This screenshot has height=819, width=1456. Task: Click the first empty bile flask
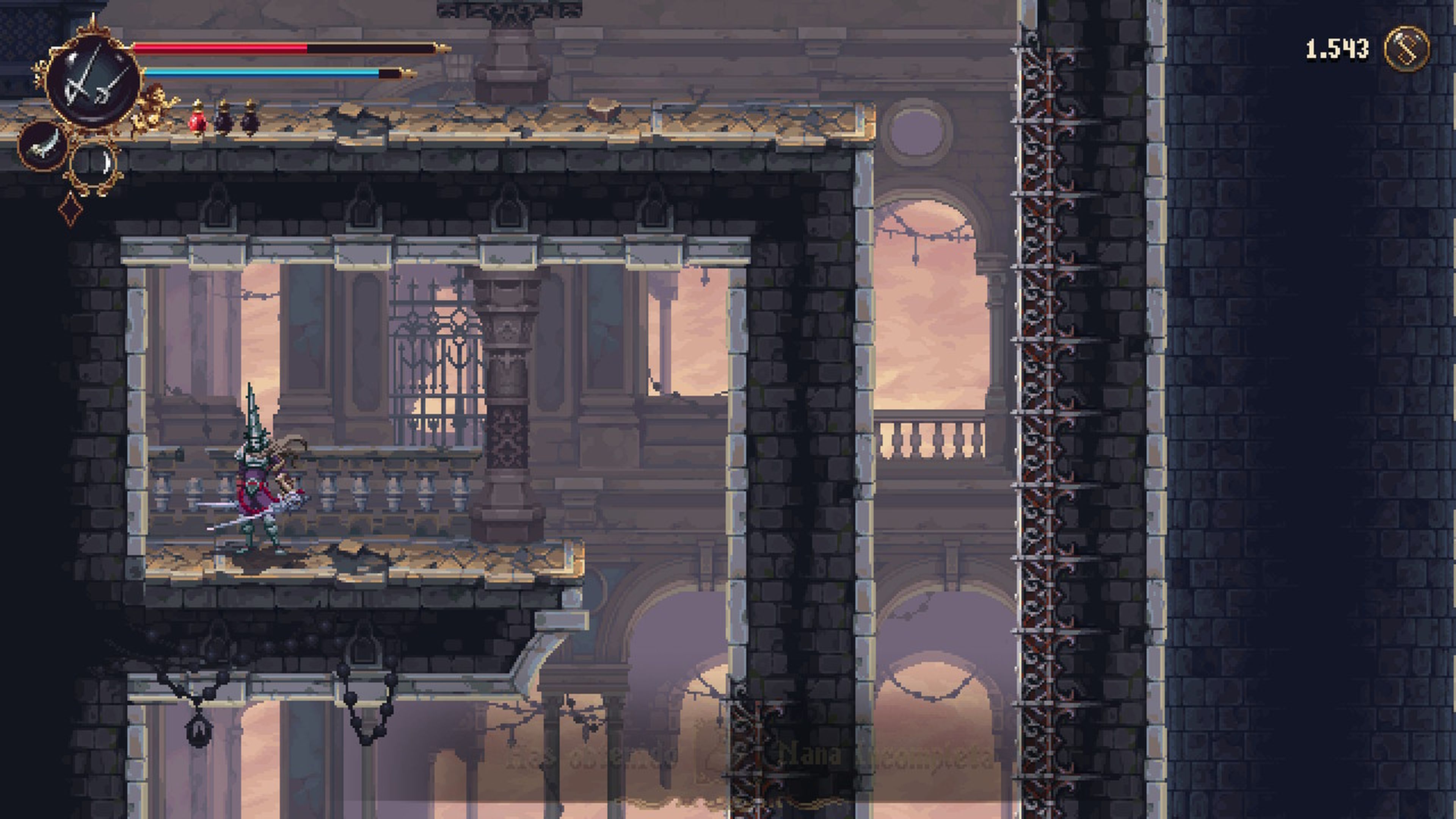(x=225, y=119)
